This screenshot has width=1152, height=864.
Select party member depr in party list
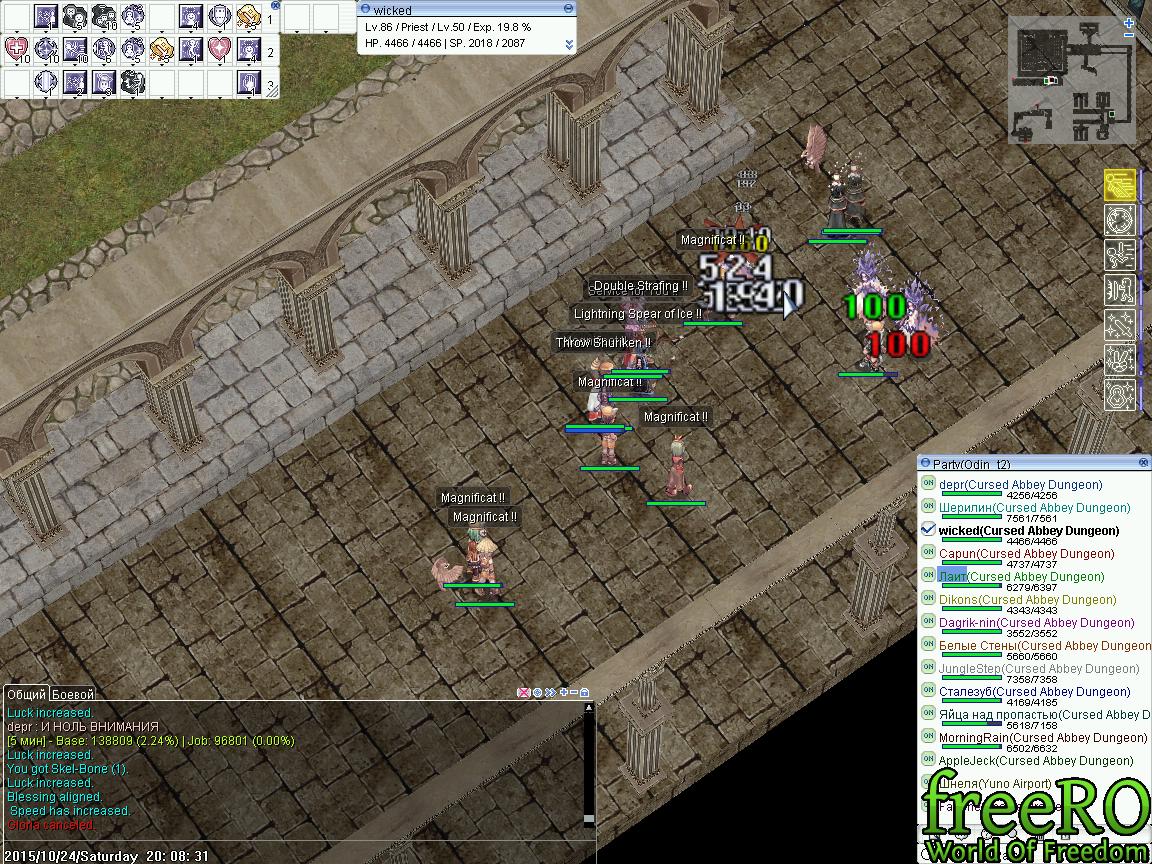click(1020, 485)
